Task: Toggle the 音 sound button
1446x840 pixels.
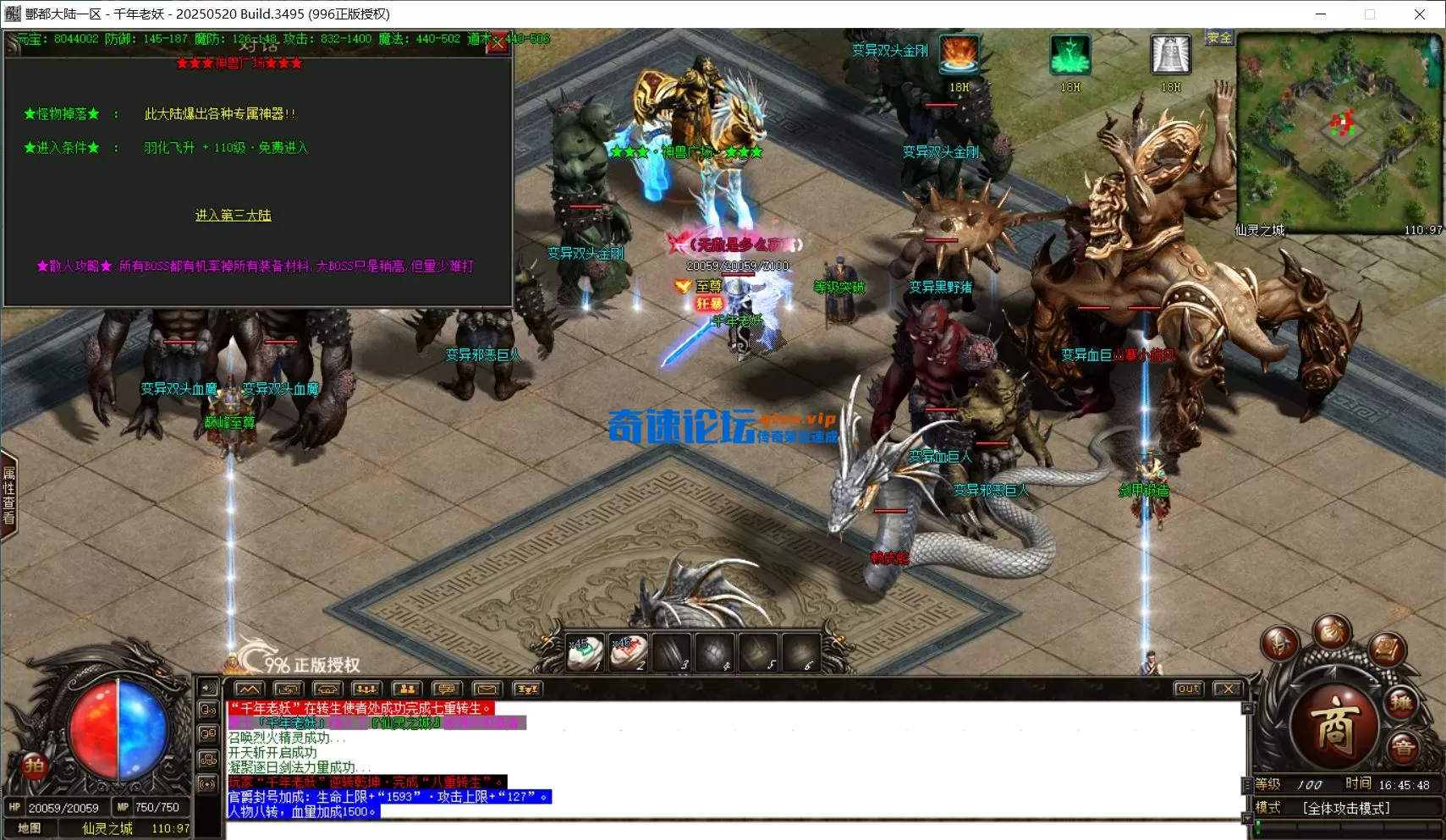Action: pyautogui.click(x=1403, y=746)
